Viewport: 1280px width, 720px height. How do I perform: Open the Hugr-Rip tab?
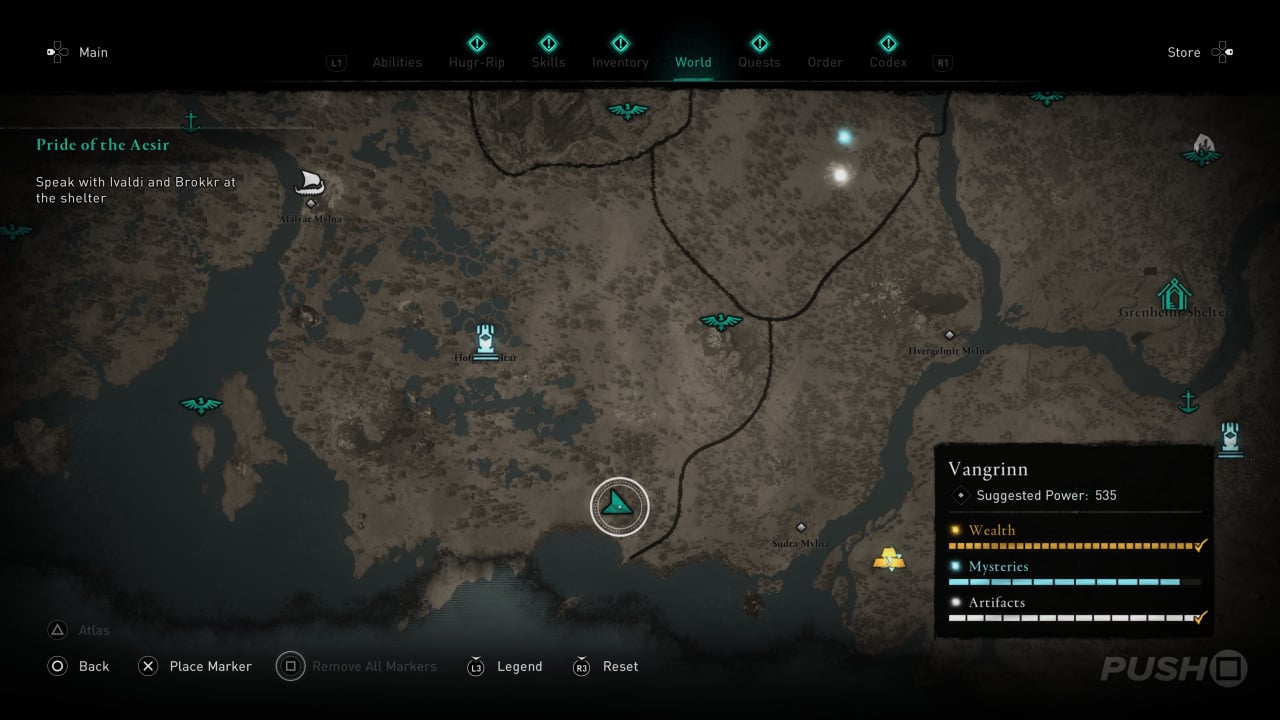pyautogui.click(x=477, y=62)
